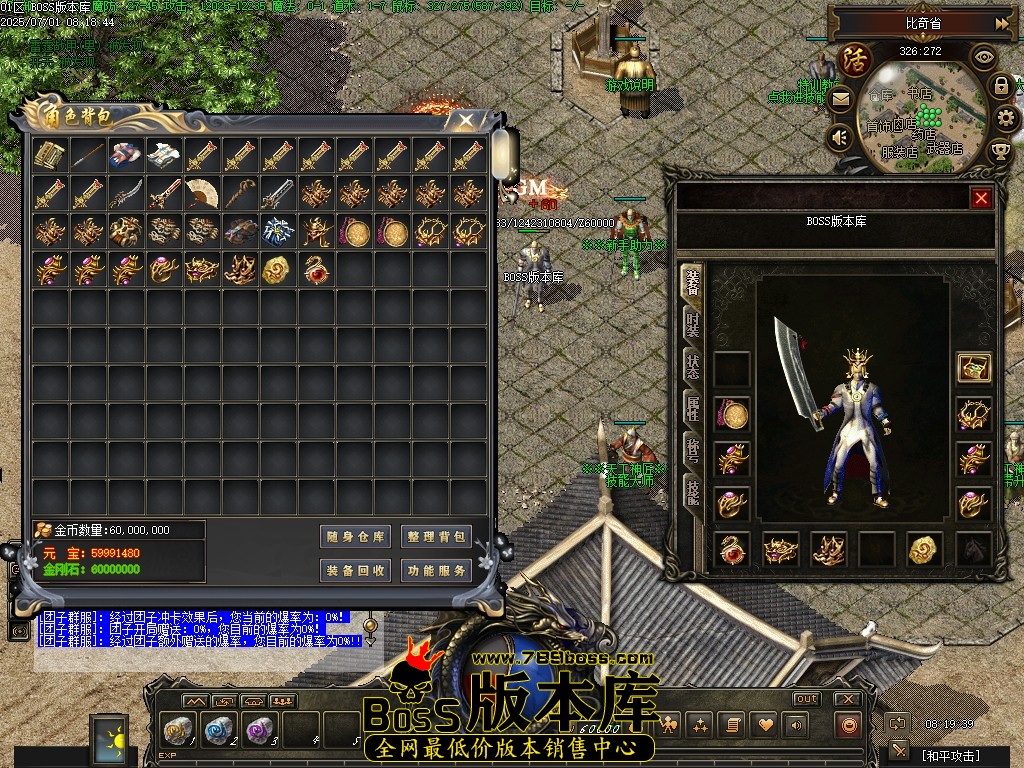
Task: Open the portable warehouse (随身仓库)
Action: (x=356, y=537)
